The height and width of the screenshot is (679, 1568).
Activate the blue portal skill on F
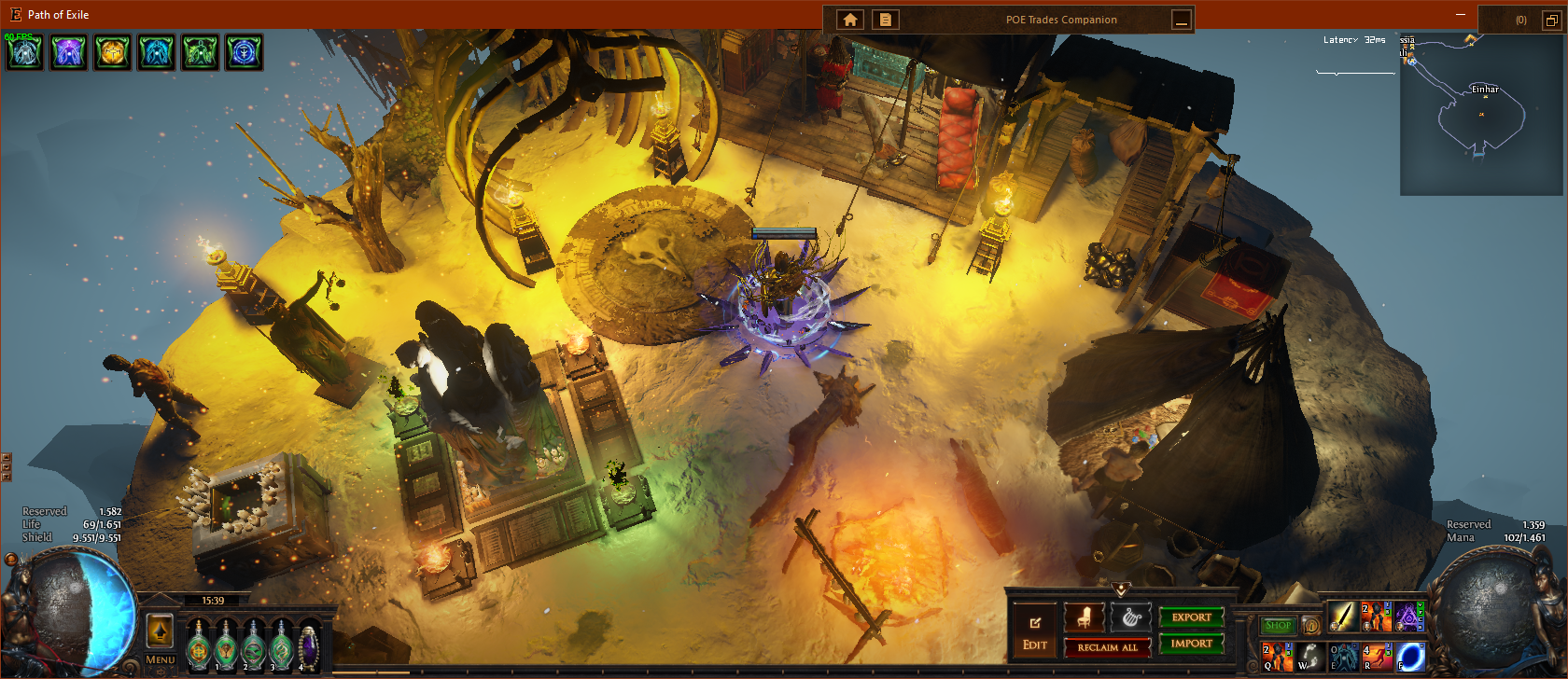[1410, 657]
